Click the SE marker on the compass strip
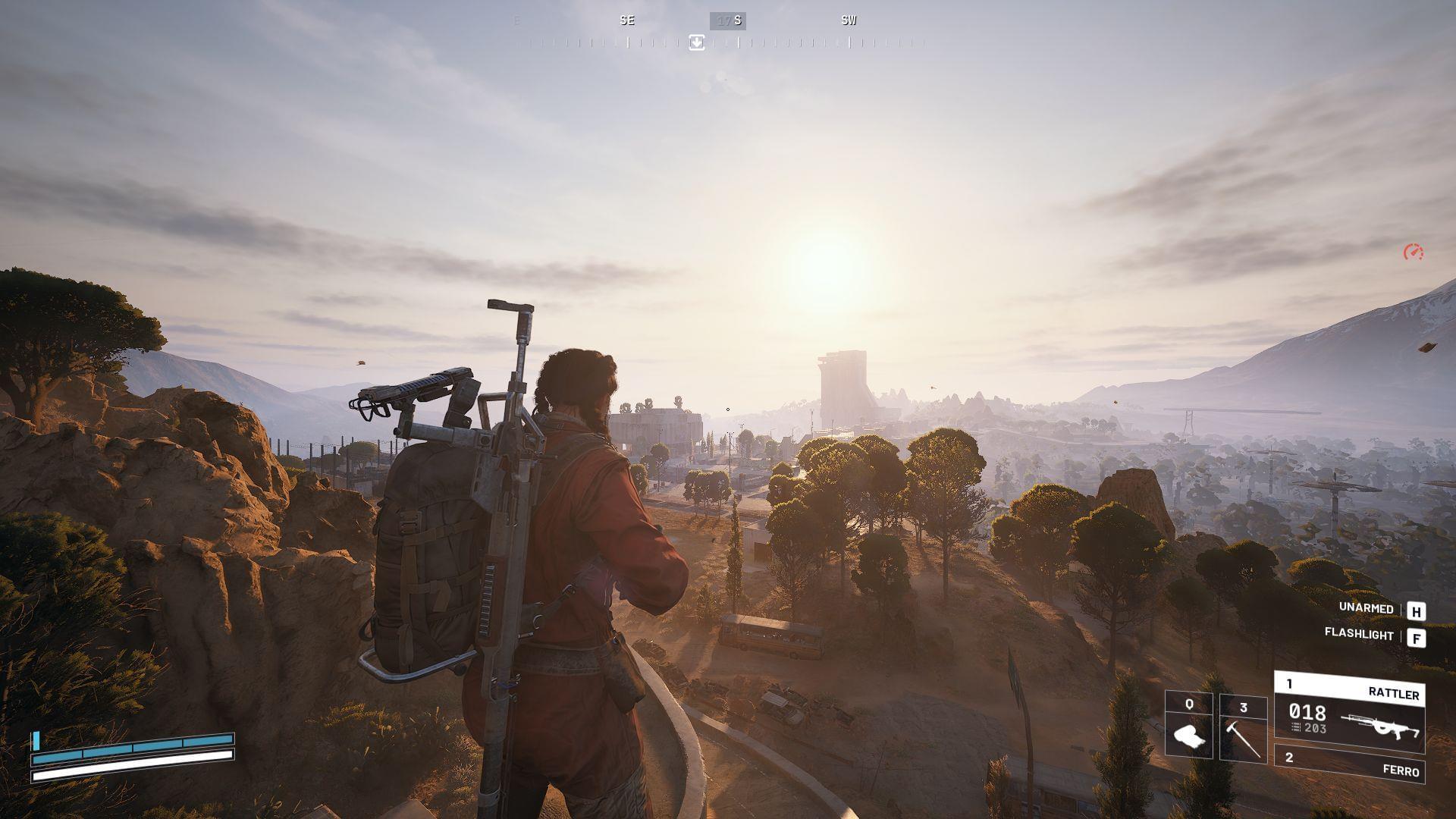Viewport: 1456px width, 819px height. (627, 20)
